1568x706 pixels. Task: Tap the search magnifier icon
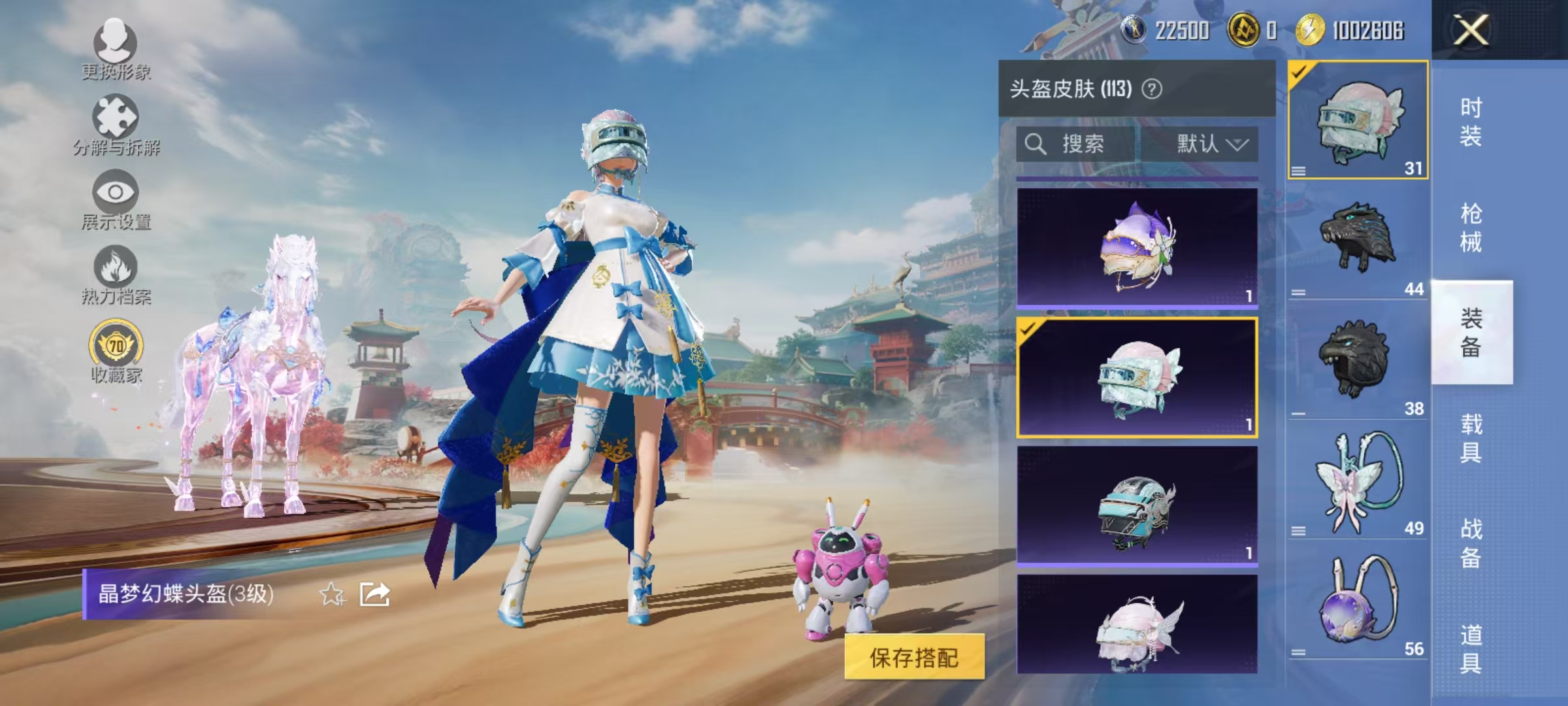tap(1036, 145)
